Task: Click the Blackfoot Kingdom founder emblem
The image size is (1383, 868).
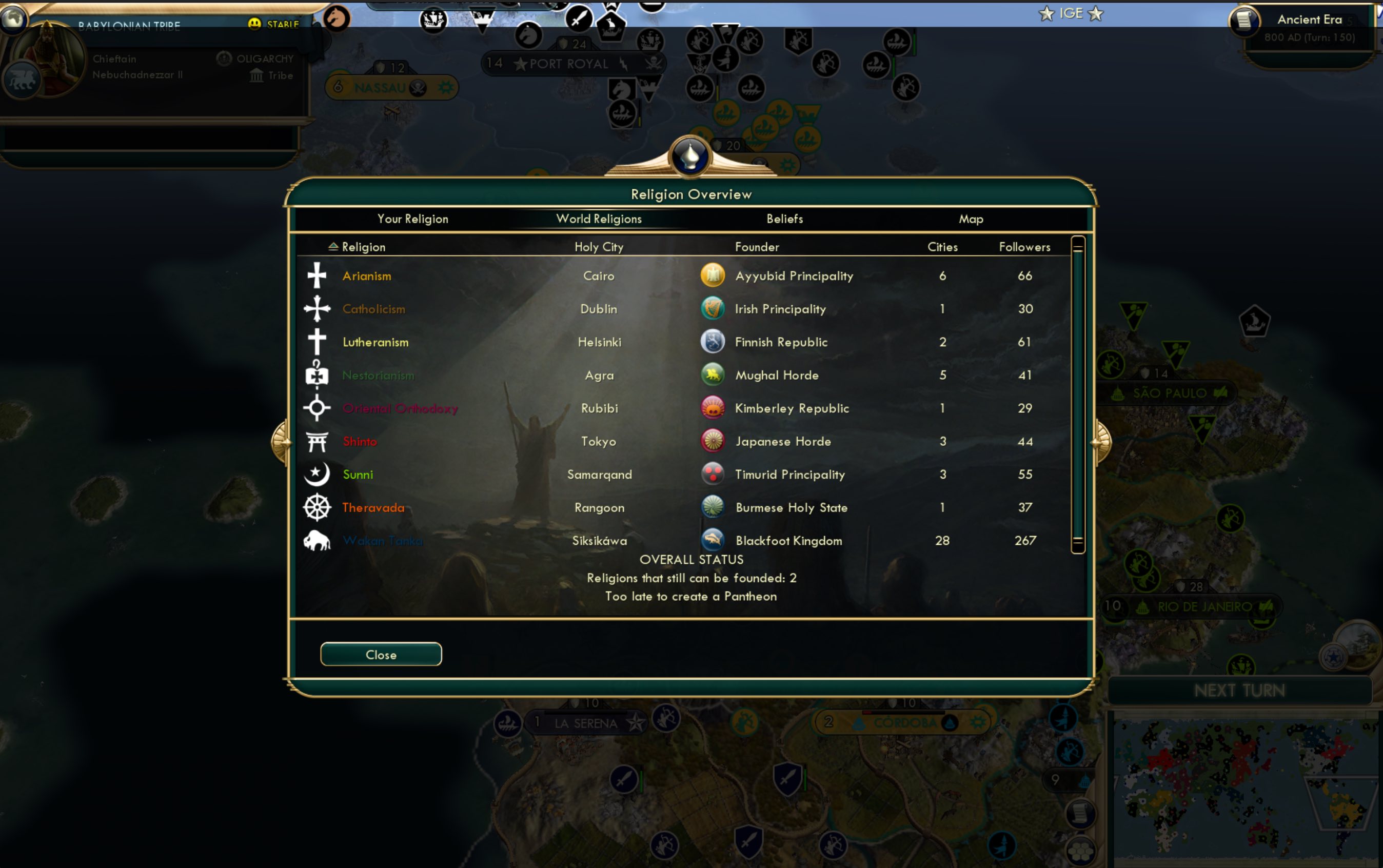Action: (x=712, y=540)
